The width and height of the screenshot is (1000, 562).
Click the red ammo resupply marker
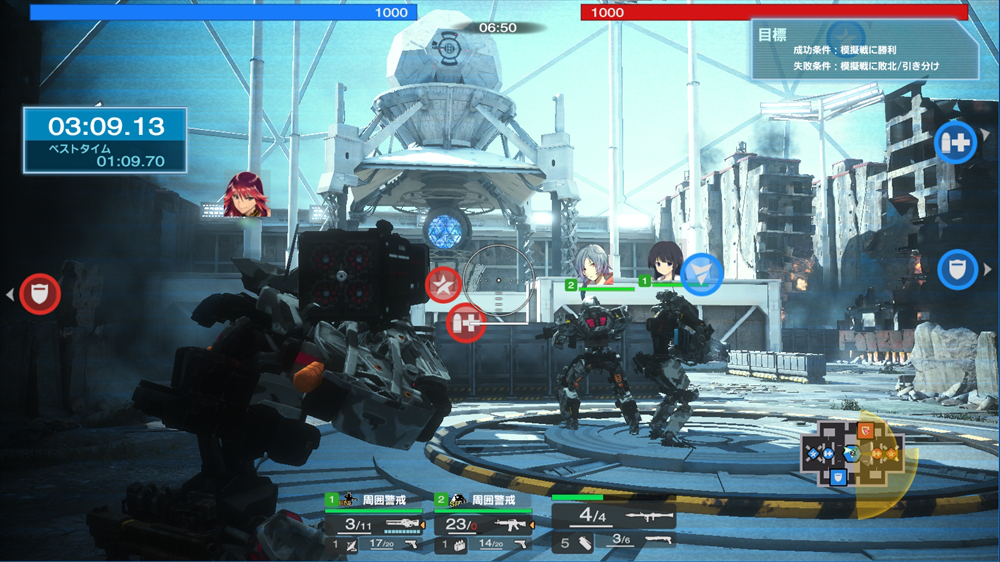click(x=466, y=323)
